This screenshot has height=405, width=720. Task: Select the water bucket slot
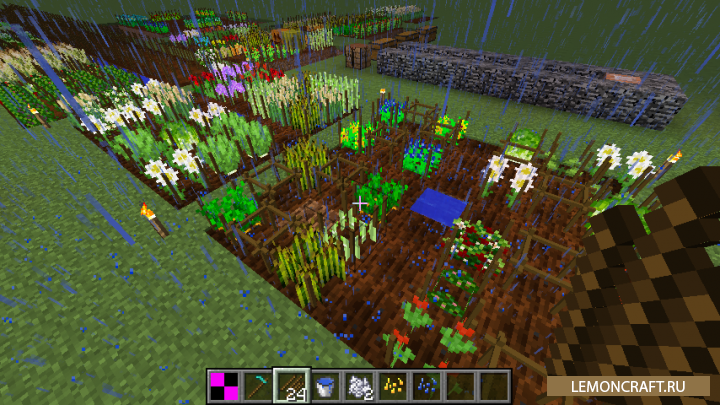click(326, 385)
